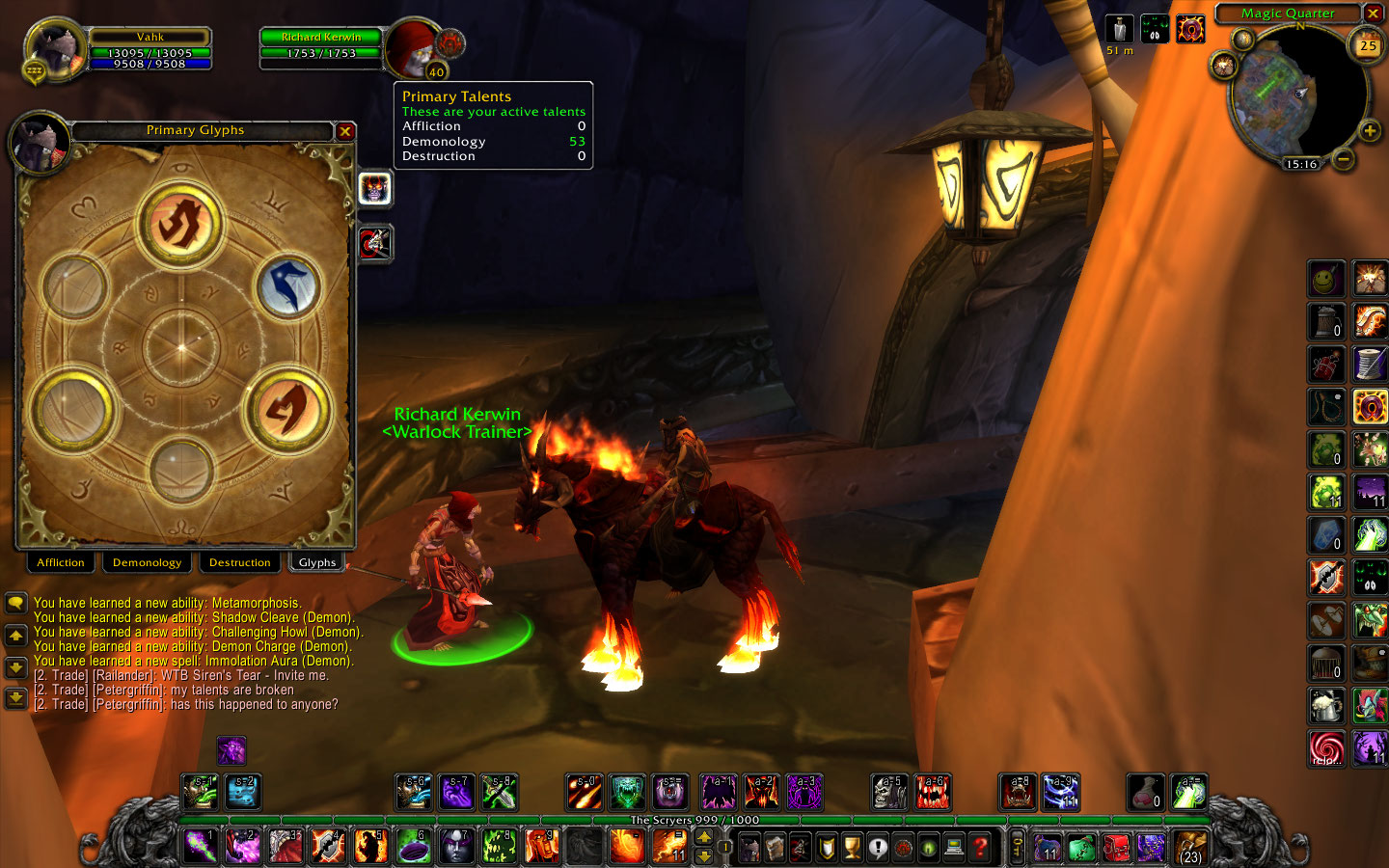Select the top orange major glyph slot
The width and height of the screenshot is (1389, 868).
point(180,224)
